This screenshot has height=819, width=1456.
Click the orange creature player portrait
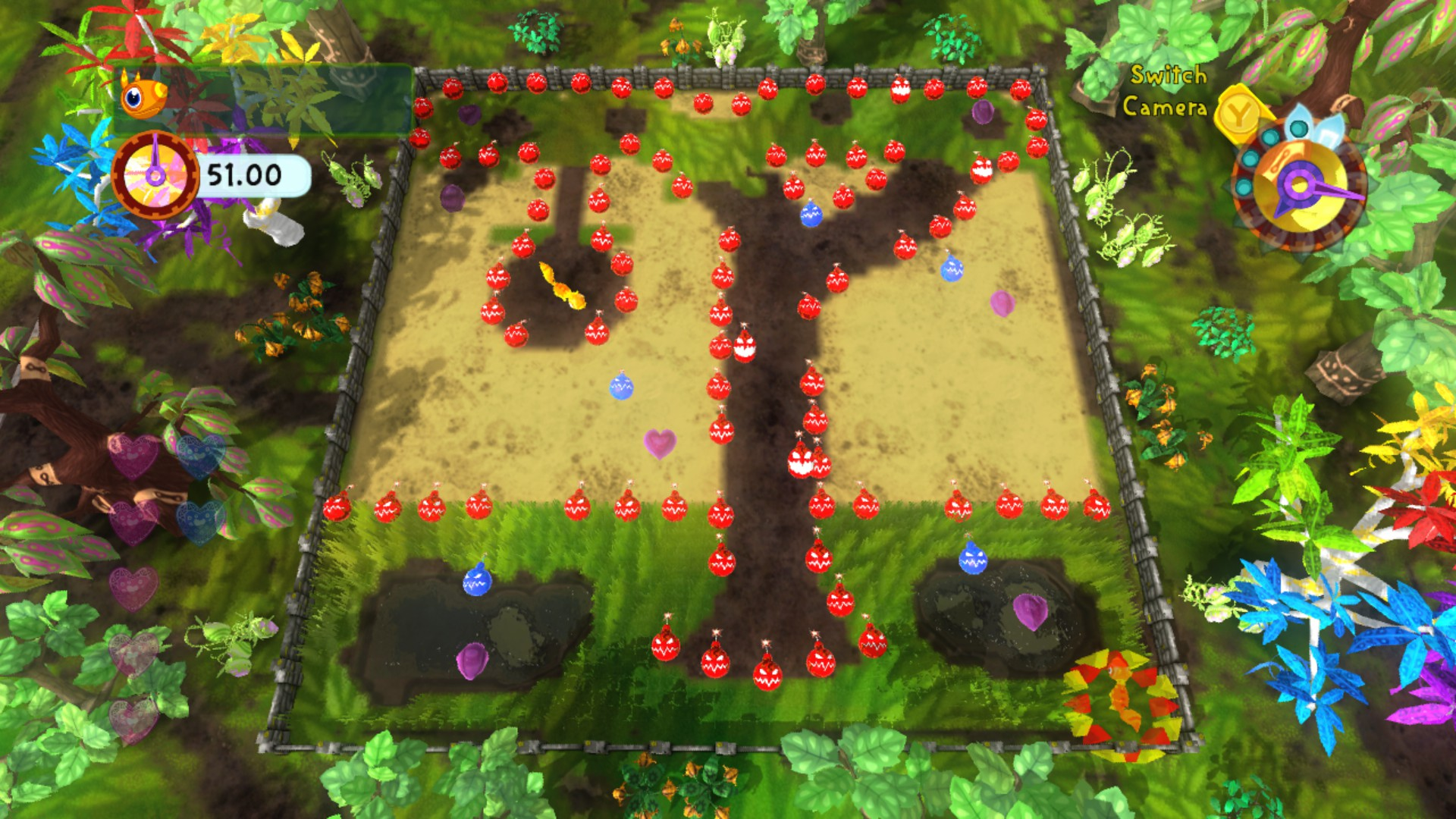click(142, 96)
